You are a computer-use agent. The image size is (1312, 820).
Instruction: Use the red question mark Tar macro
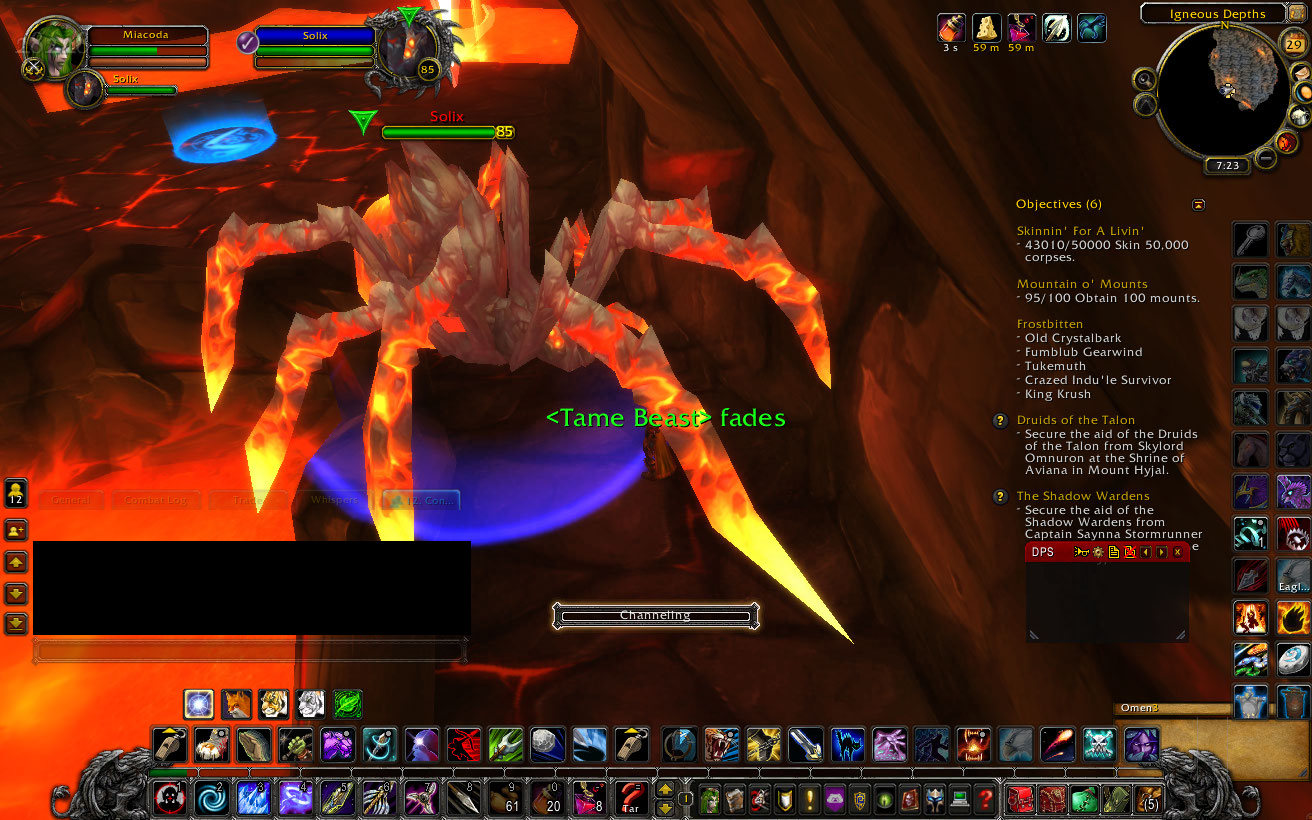[630, 798]
